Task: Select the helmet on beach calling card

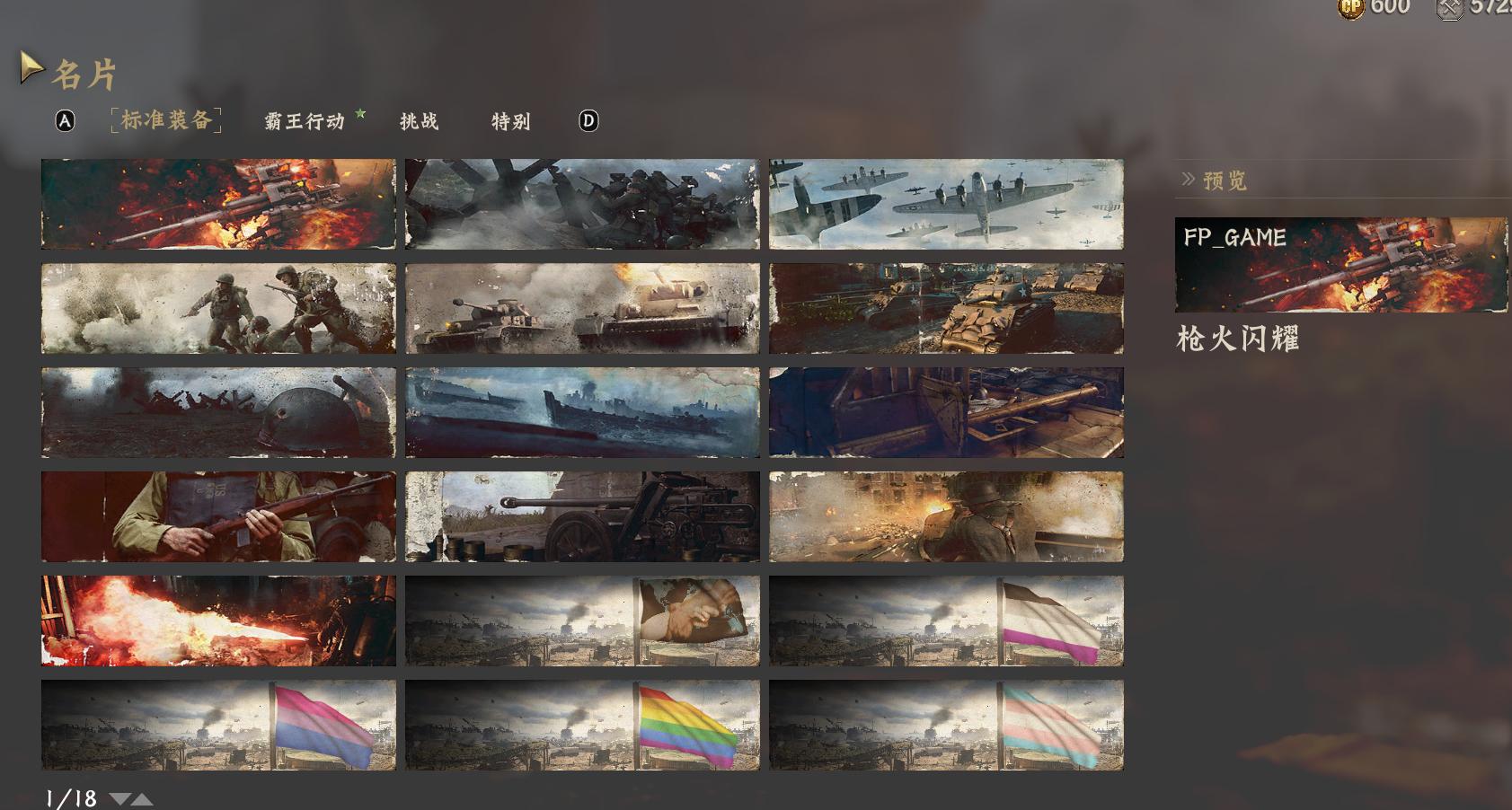Action: [x=218, y=412]
